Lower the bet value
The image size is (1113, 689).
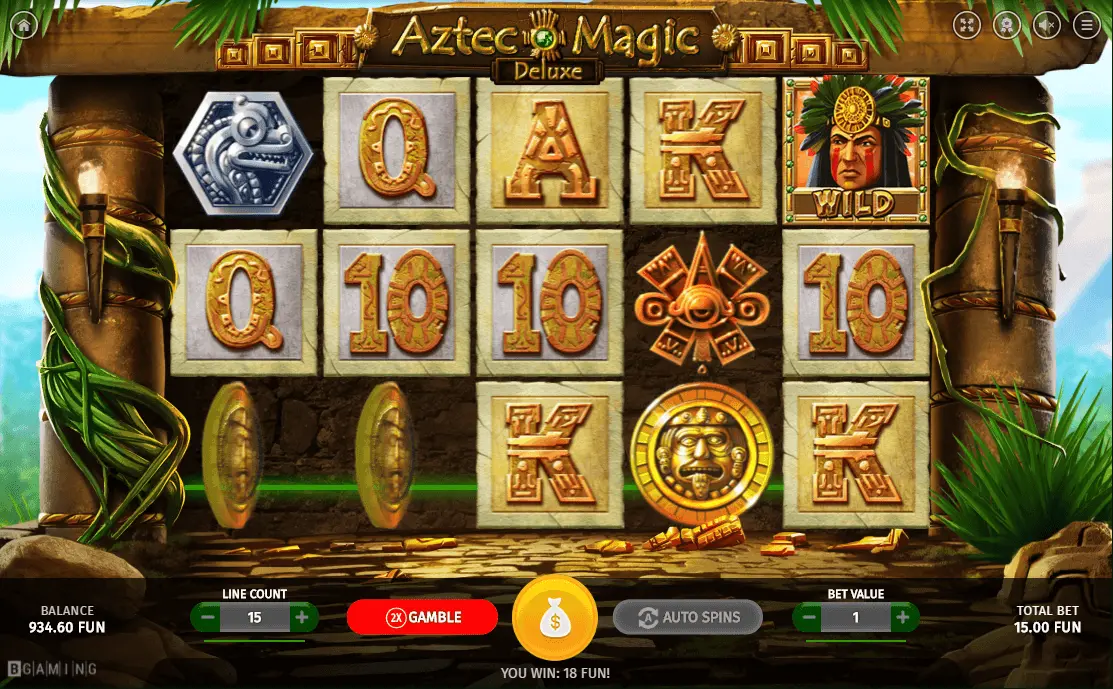(x=809, y=618)
